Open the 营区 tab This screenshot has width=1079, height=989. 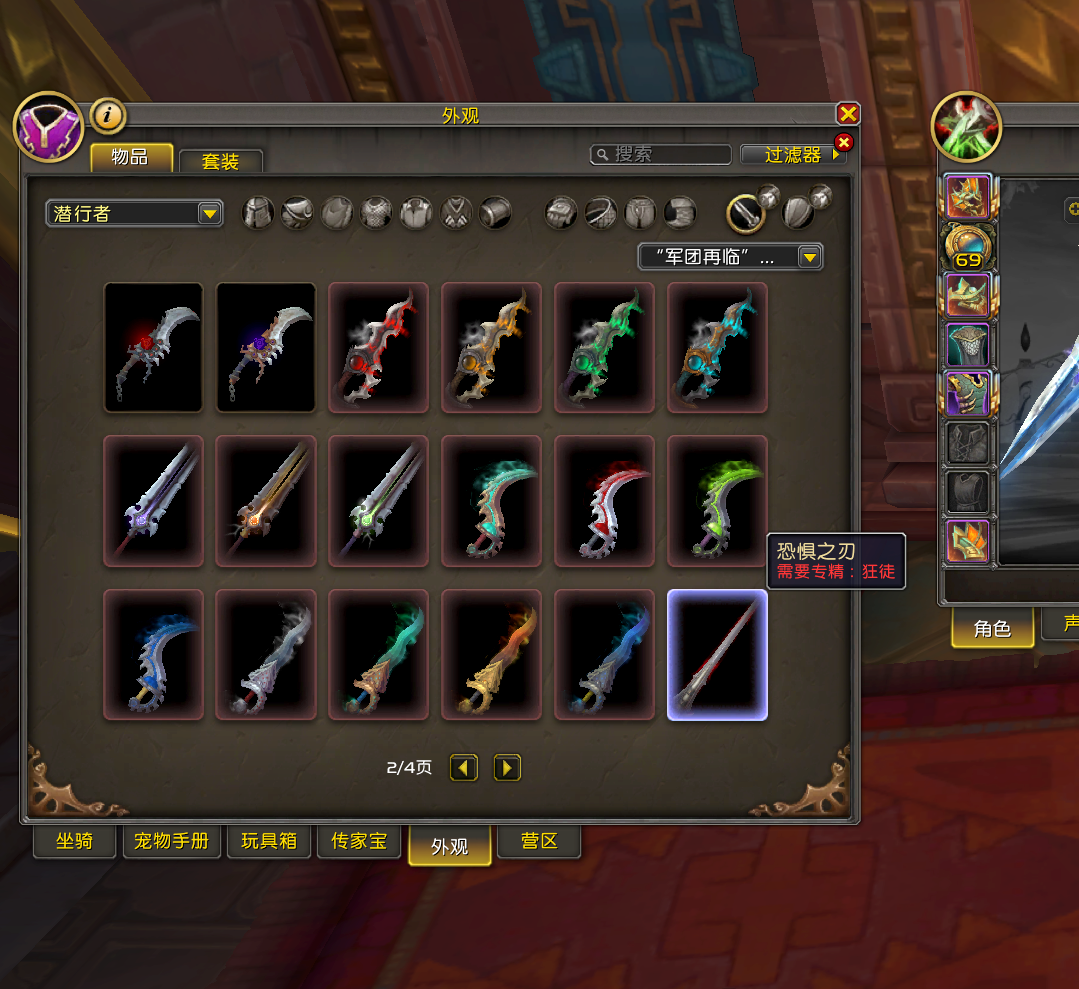539,842
